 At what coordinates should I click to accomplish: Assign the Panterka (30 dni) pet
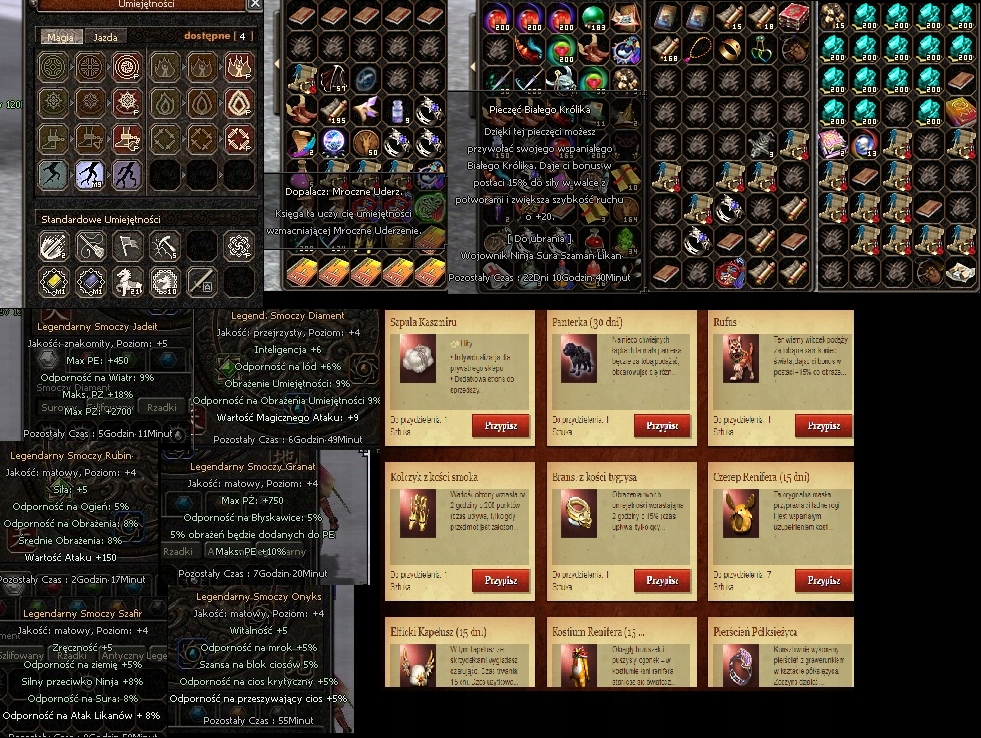662,425
